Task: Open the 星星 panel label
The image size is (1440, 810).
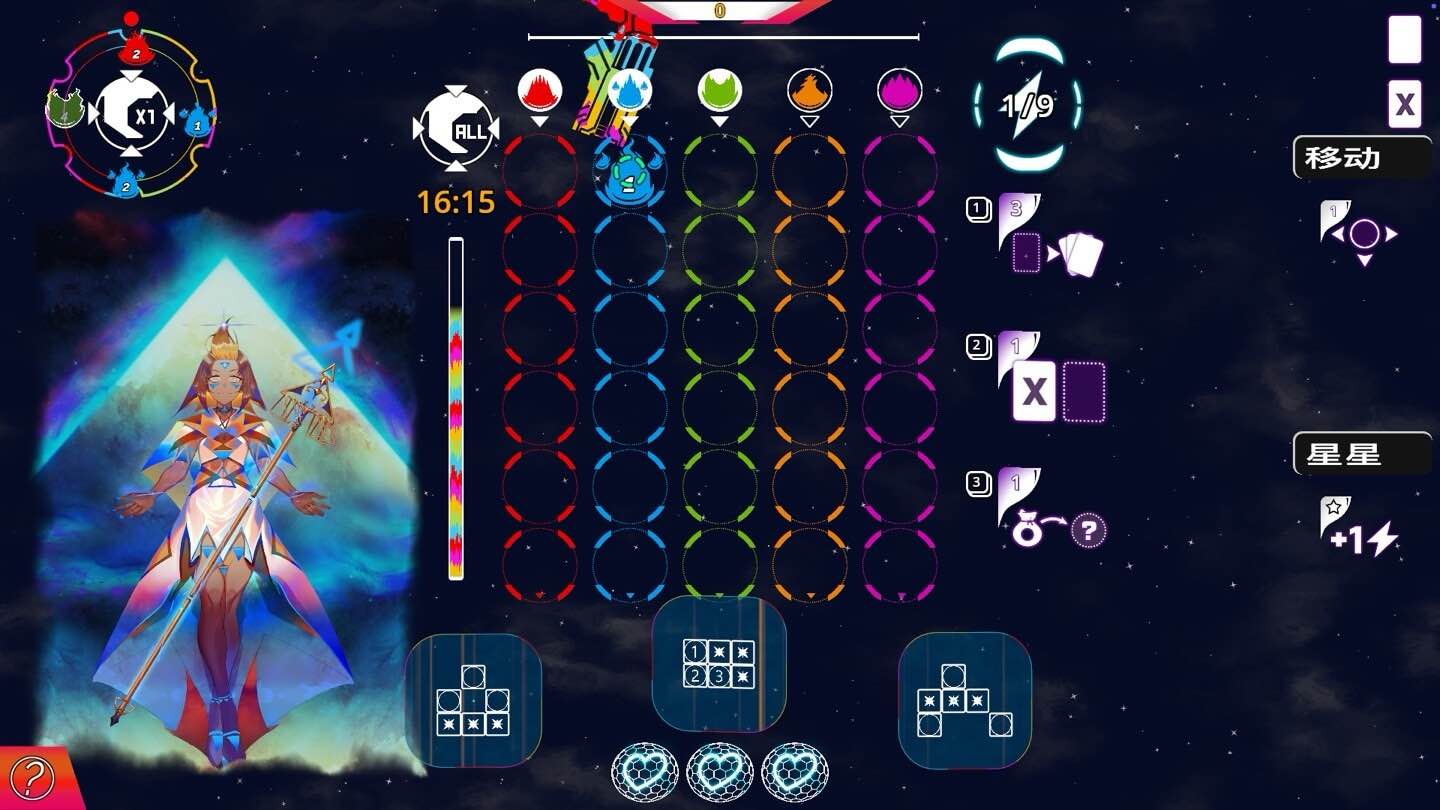Action: (1345, 452)
